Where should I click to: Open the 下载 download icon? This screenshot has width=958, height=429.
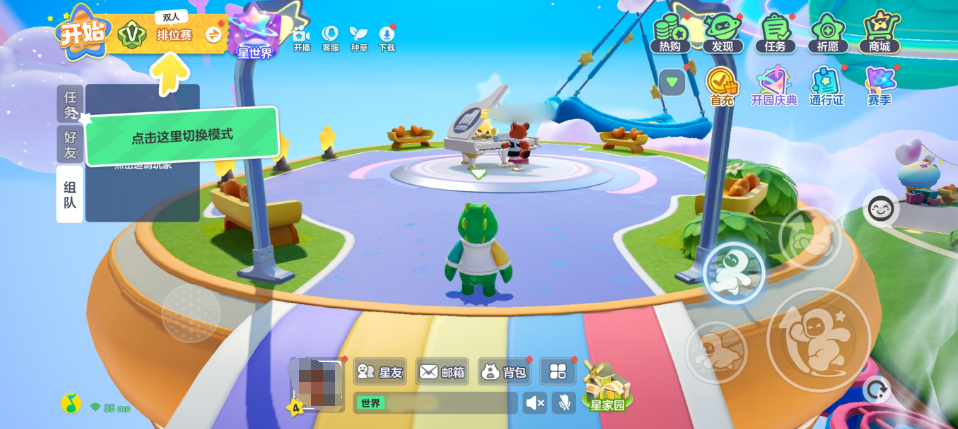387,38
